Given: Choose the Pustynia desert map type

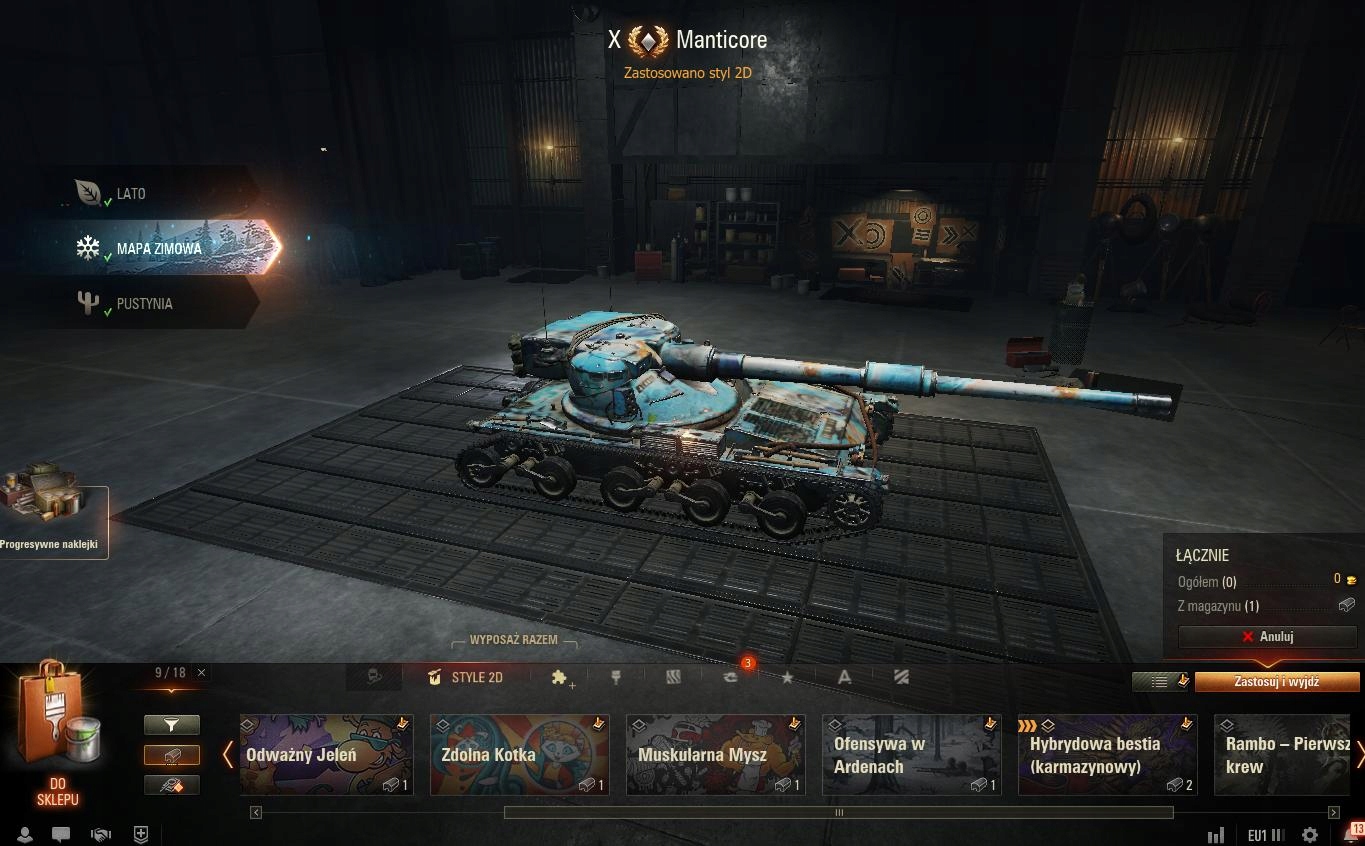Looking at the screenshot, I should pyautogui.click(x=144, y=303).
